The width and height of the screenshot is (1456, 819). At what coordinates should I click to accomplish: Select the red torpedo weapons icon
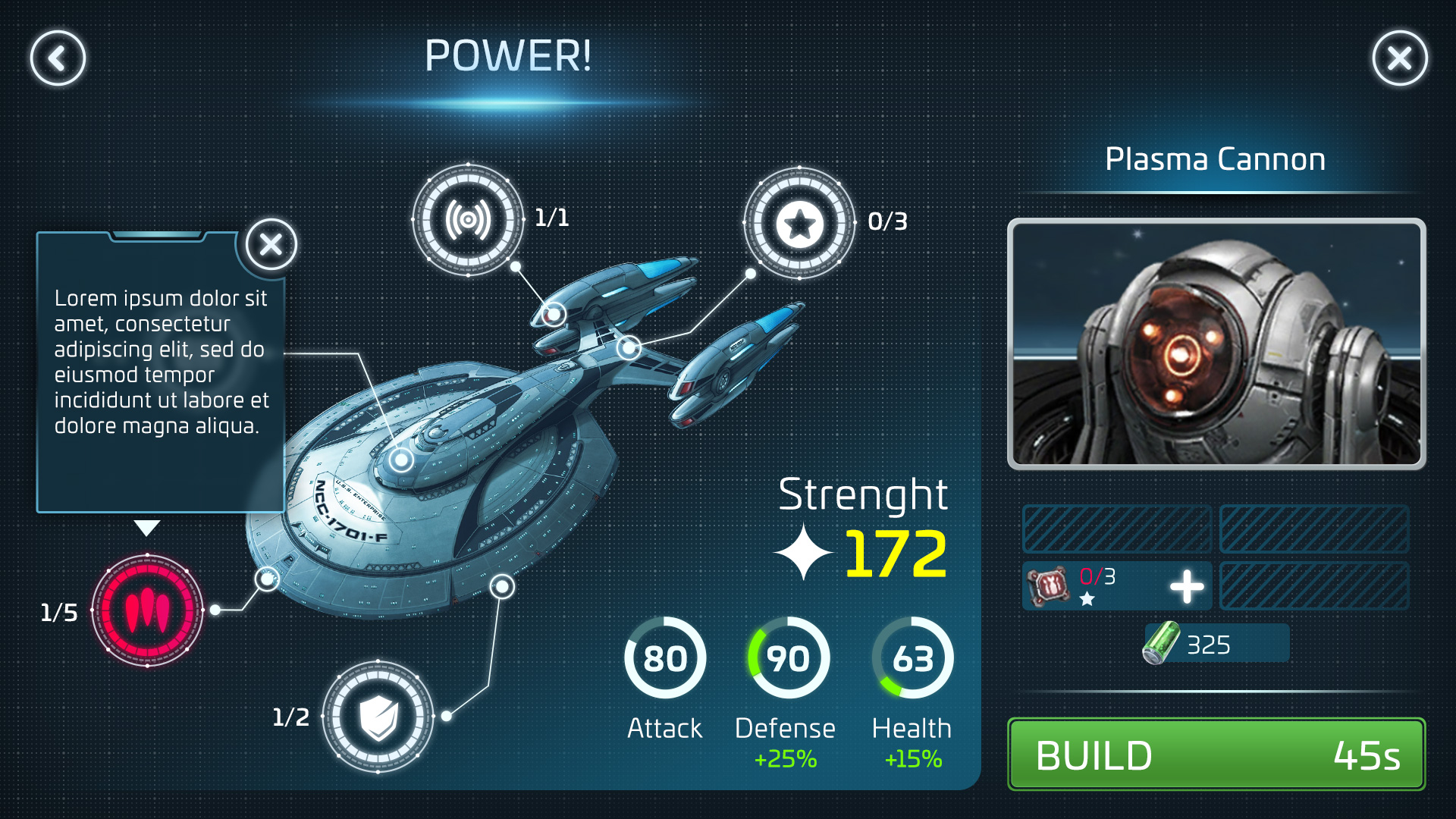[147, 610]
